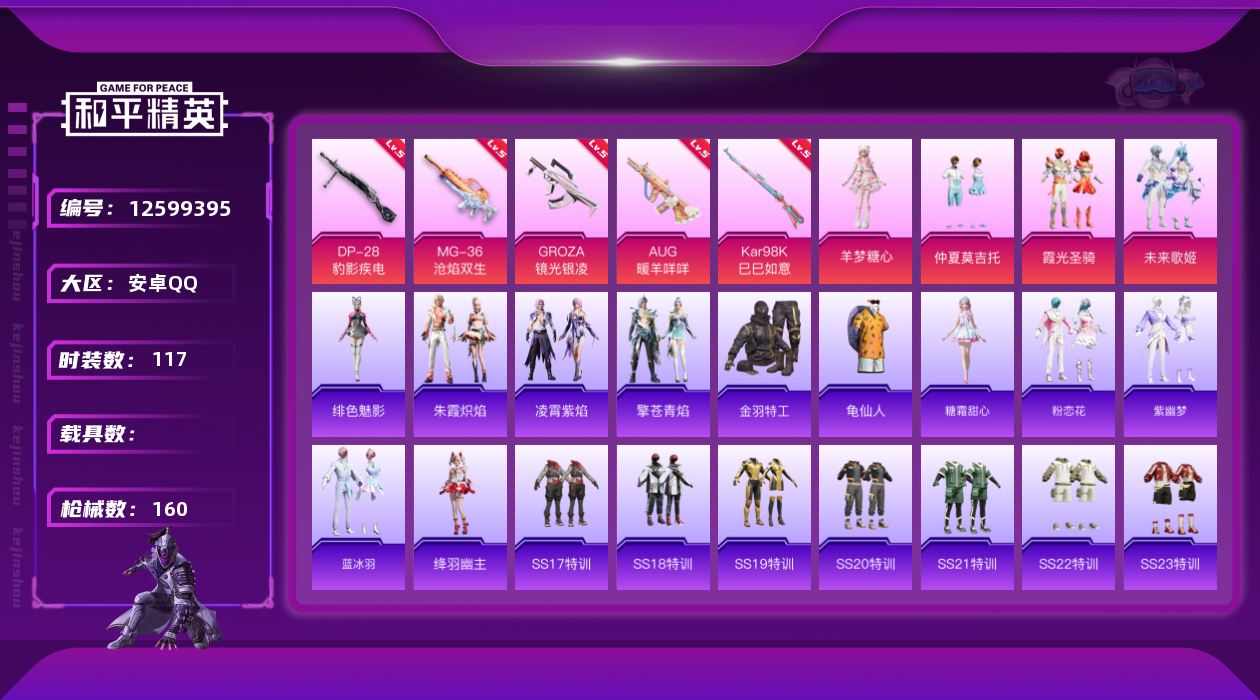The width and height of the screenshot is (1260, 700).
Task: Select the 未来歌姬 outfit card
Action: coord(1170,211)
